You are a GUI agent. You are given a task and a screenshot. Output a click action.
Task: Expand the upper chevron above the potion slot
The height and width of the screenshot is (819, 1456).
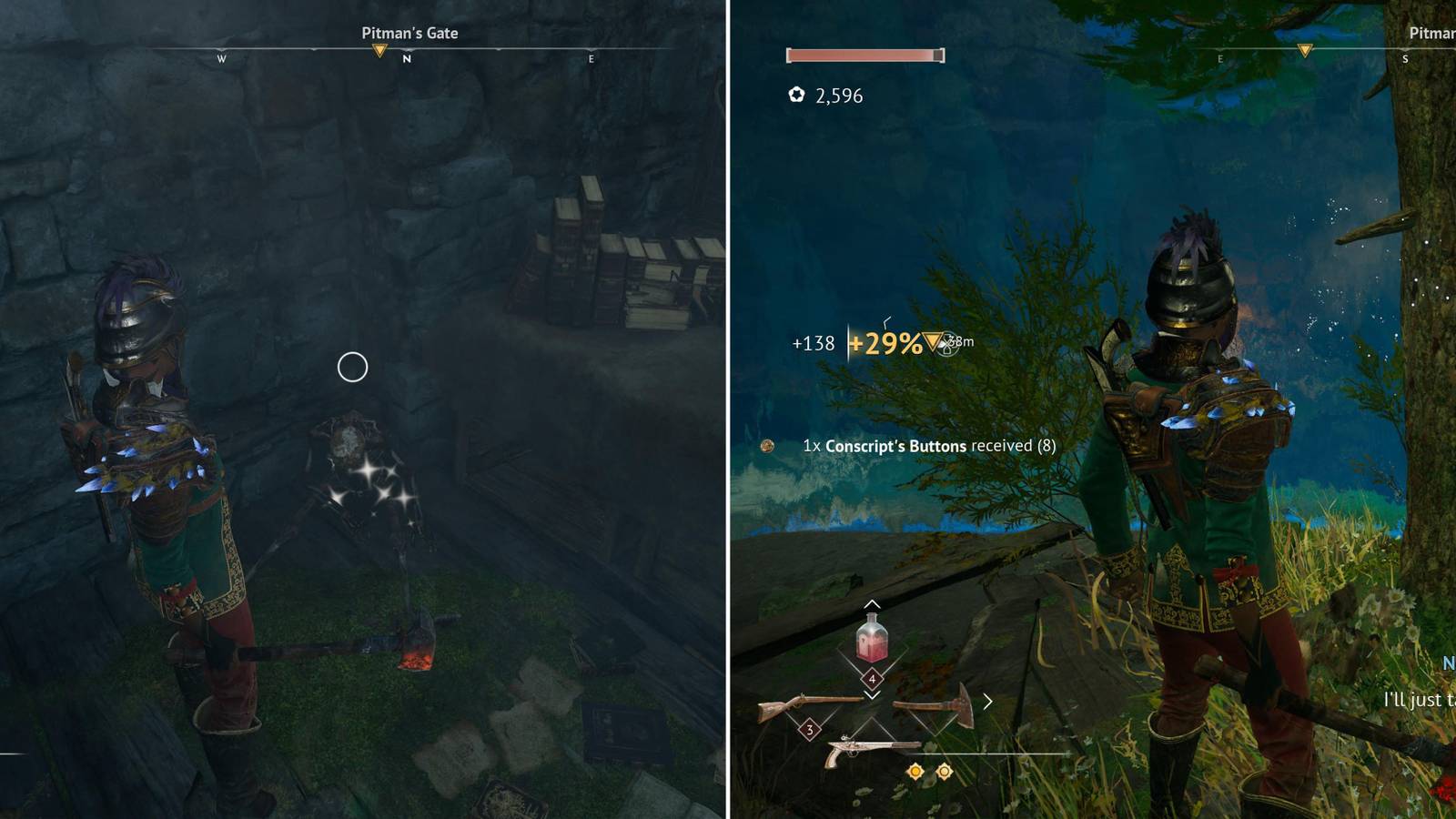[x=872, y=603]
